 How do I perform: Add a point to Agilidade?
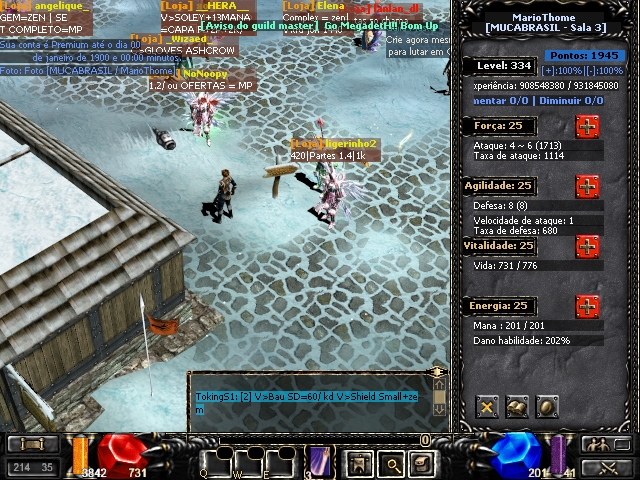click(x=587, y=187)
